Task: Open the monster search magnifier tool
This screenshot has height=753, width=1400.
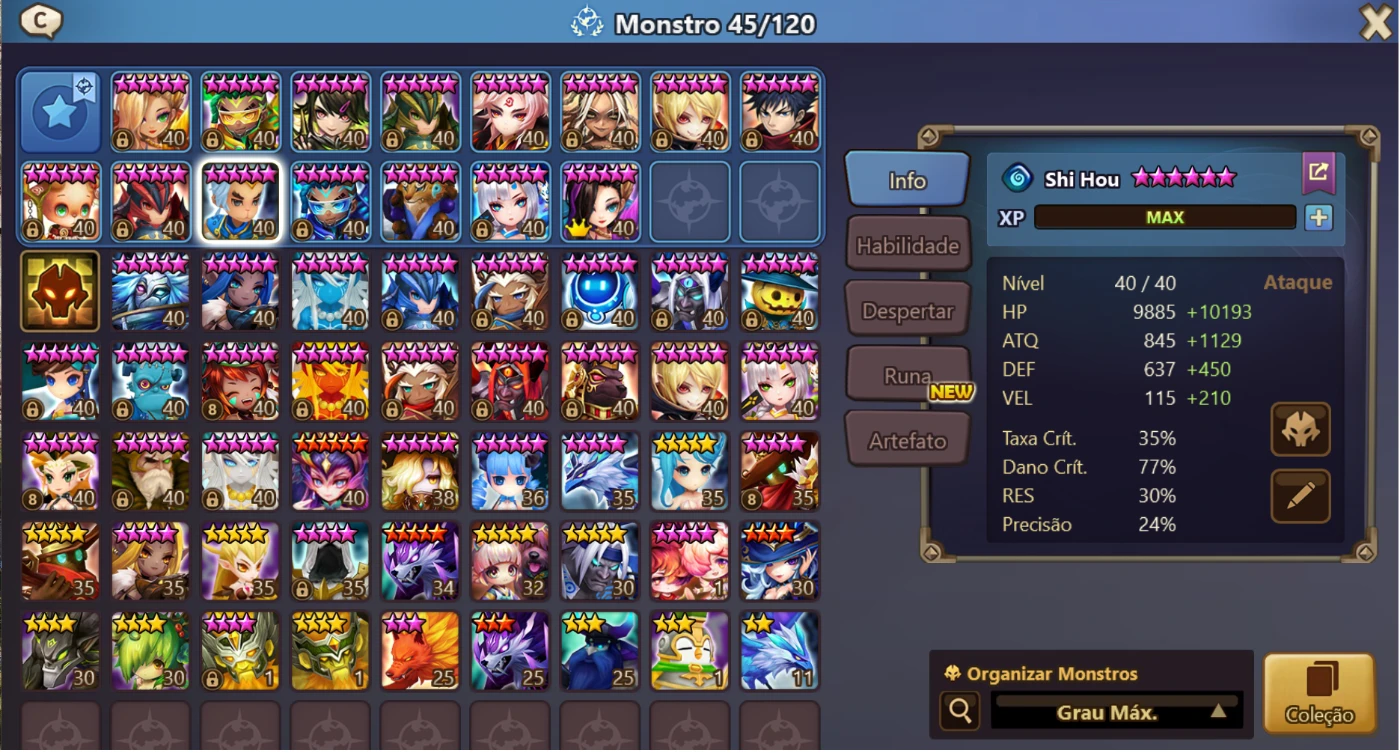Action: 960,712
